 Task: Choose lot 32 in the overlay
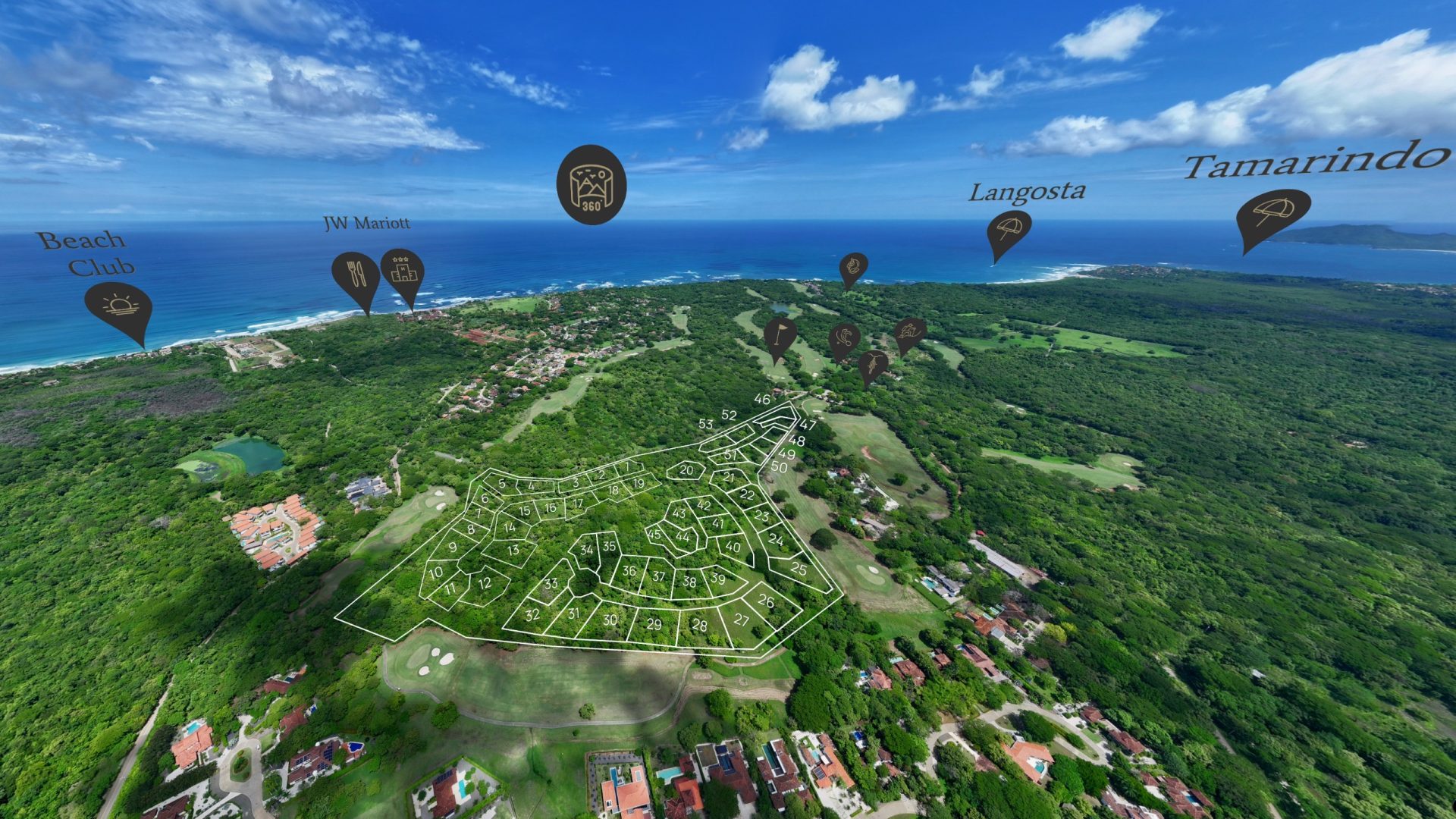tap(532, 615)
